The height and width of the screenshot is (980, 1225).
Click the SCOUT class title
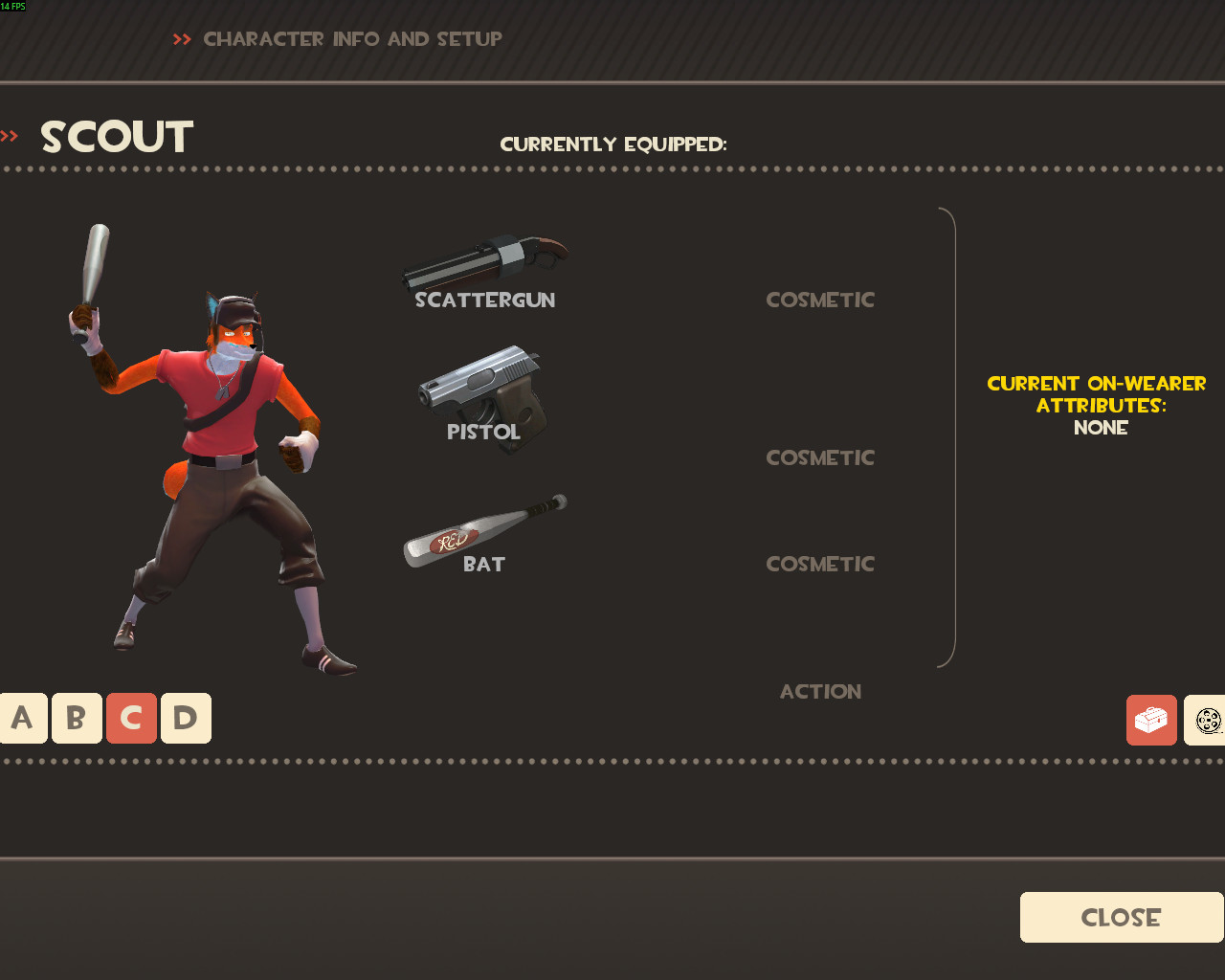(116, 137)
